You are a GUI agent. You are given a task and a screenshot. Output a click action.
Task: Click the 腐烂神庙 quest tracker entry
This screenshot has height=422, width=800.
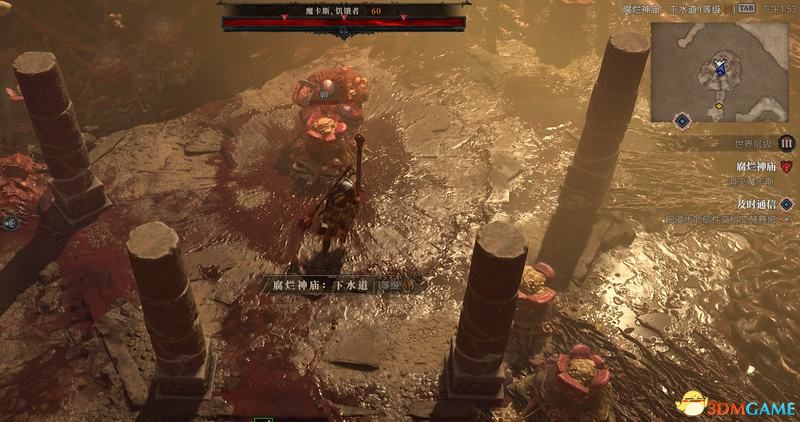click(x=756, y=166)
